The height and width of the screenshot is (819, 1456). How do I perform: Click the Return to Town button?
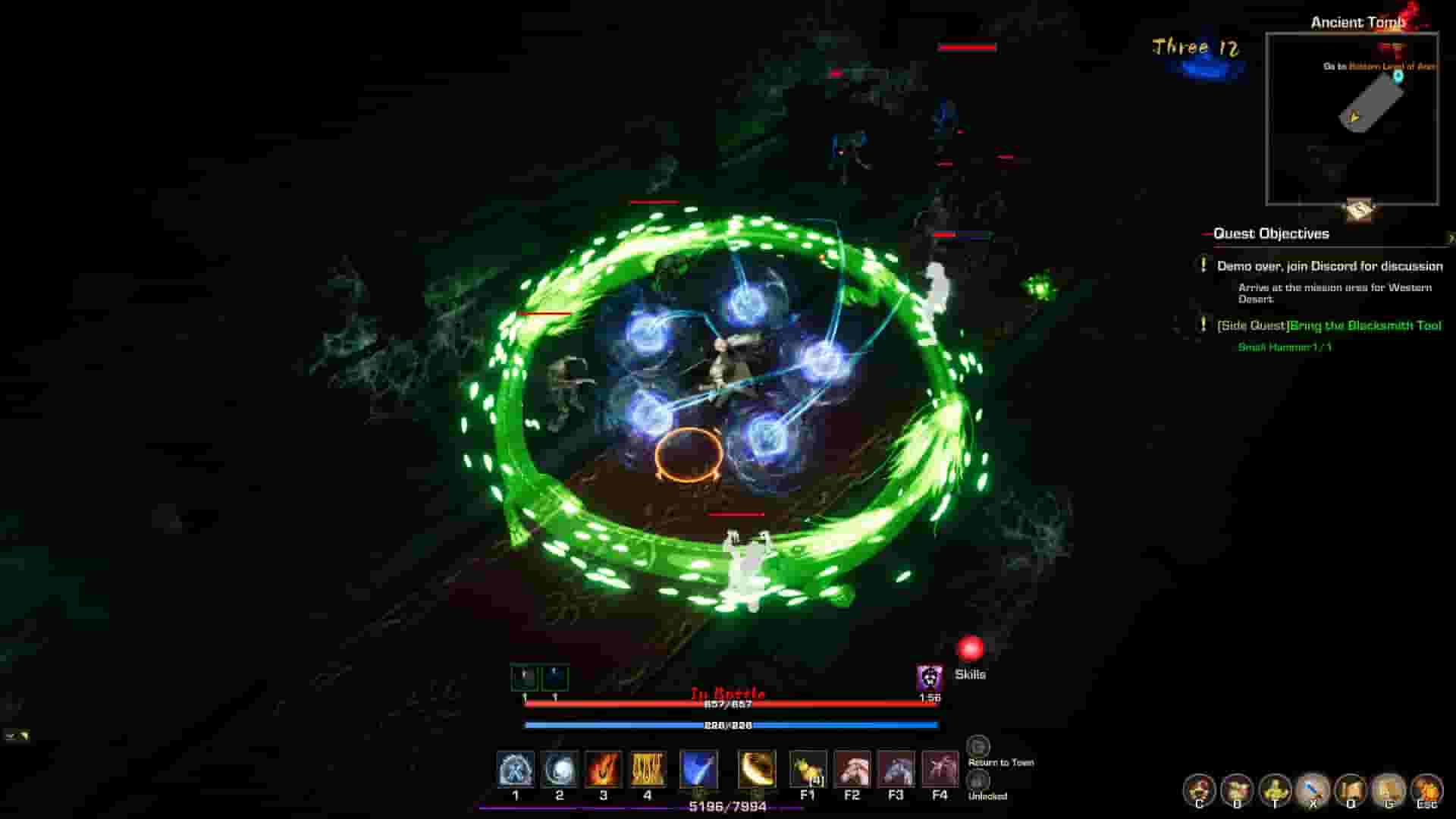pyautogui.click(x=979, y=748)
